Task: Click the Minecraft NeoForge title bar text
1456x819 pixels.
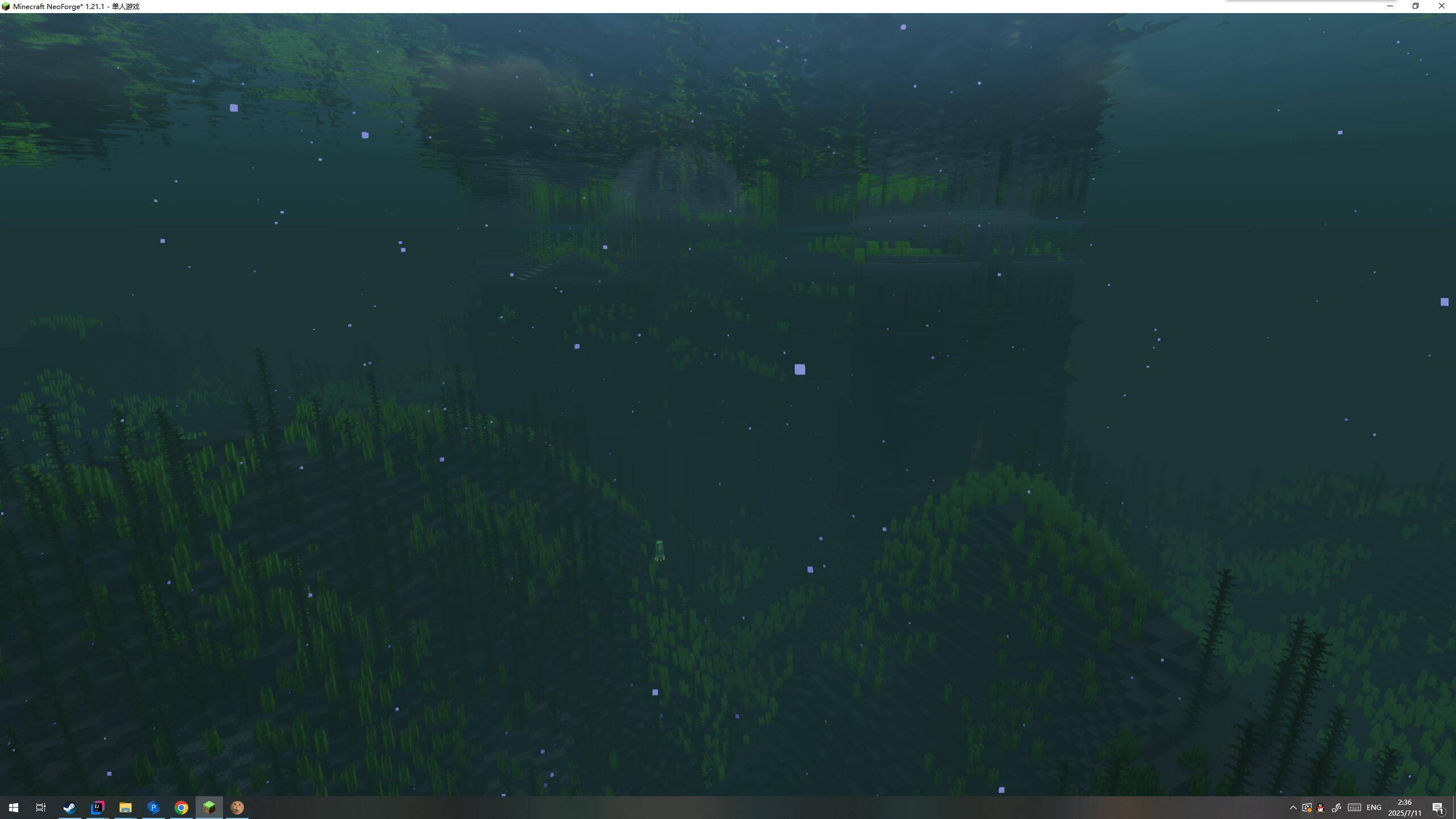Action: 74,6
